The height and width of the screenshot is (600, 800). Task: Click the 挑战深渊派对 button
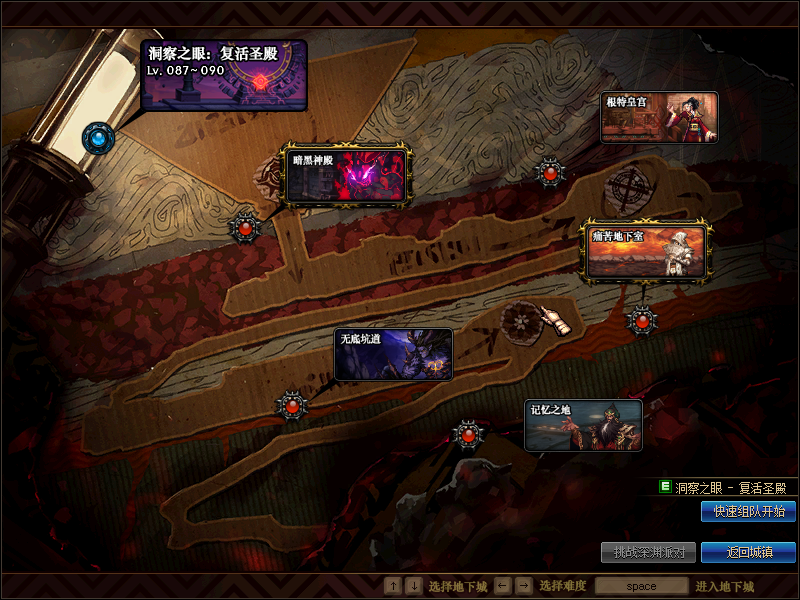coord(648,552)
